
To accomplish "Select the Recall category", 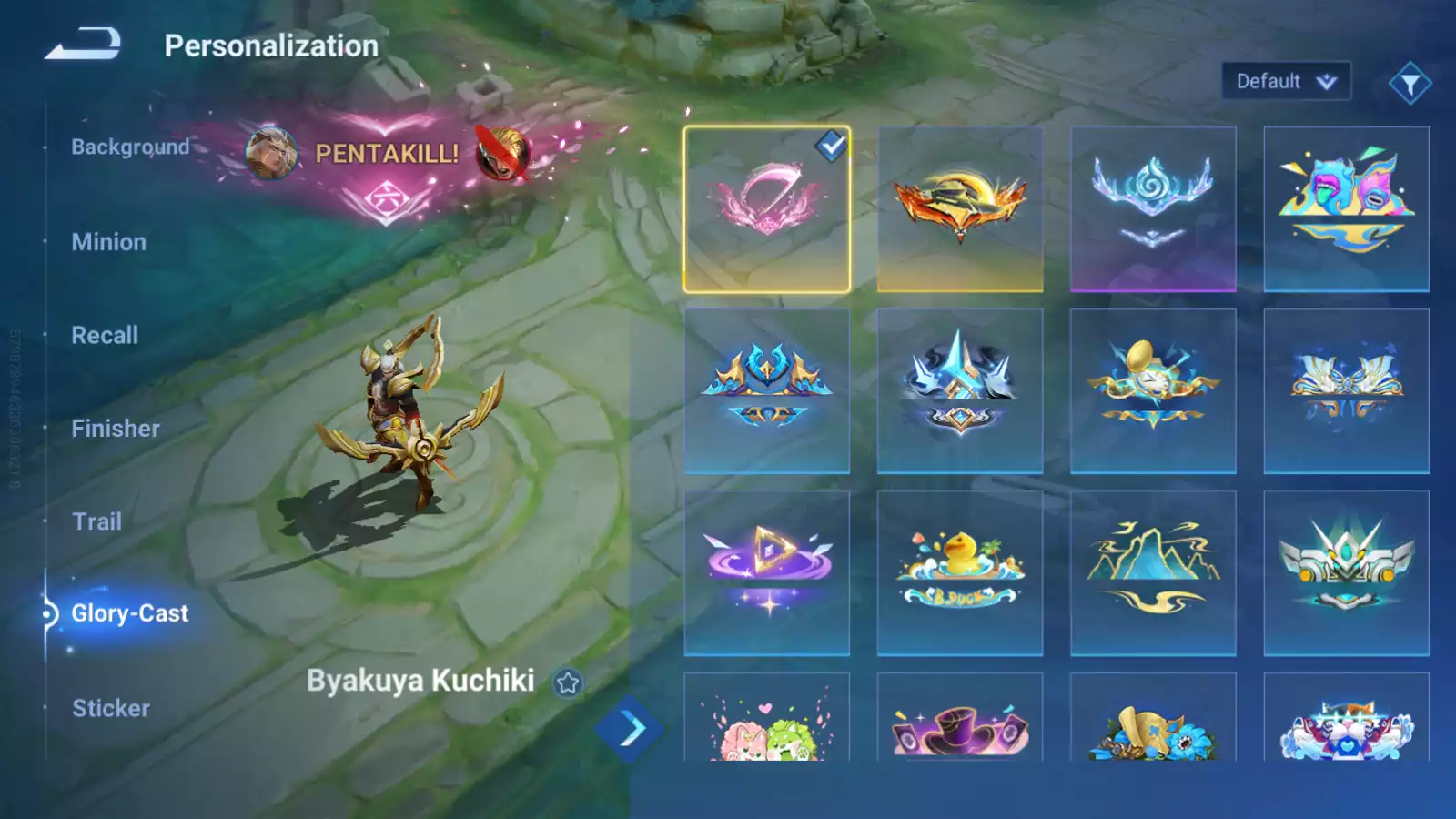I will [105, 335].
